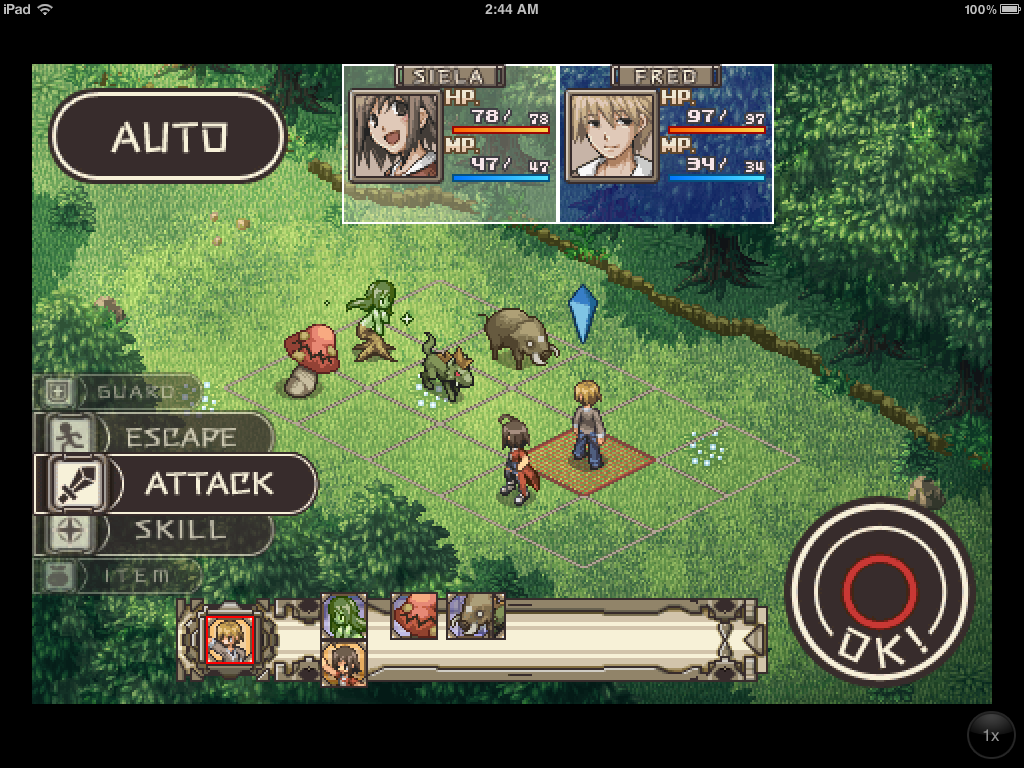This screenshot has width=1024, height=768.
Task: Open the ITEM command menu
Action: (x=120, y=576)
